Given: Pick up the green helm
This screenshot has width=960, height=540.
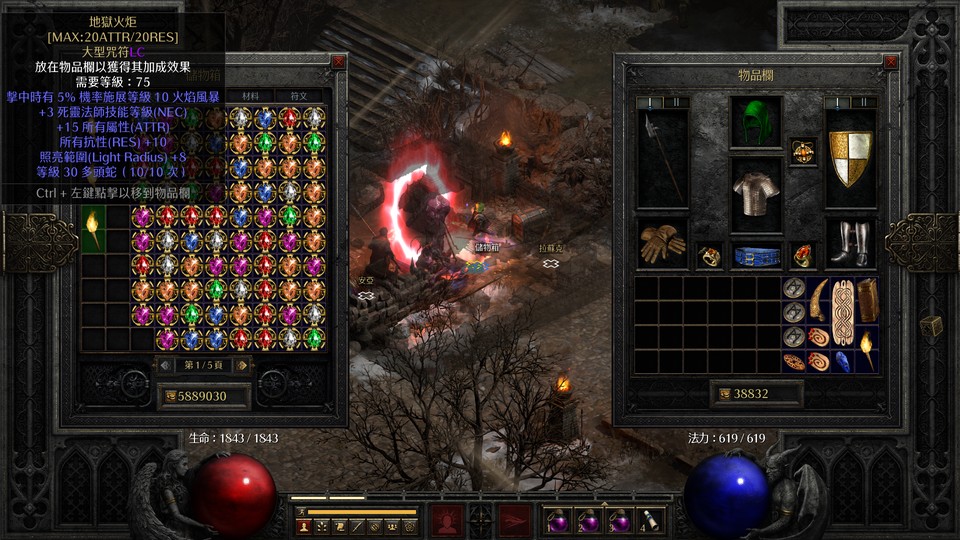Looking at the screenshot, I should click(x=756, y=122).
